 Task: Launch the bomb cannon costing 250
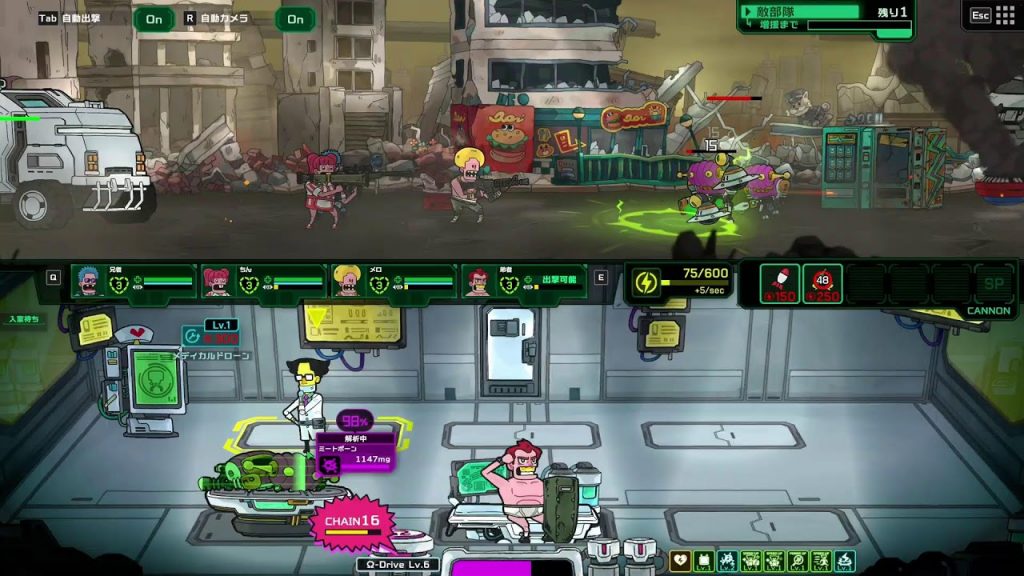(822, 283)
